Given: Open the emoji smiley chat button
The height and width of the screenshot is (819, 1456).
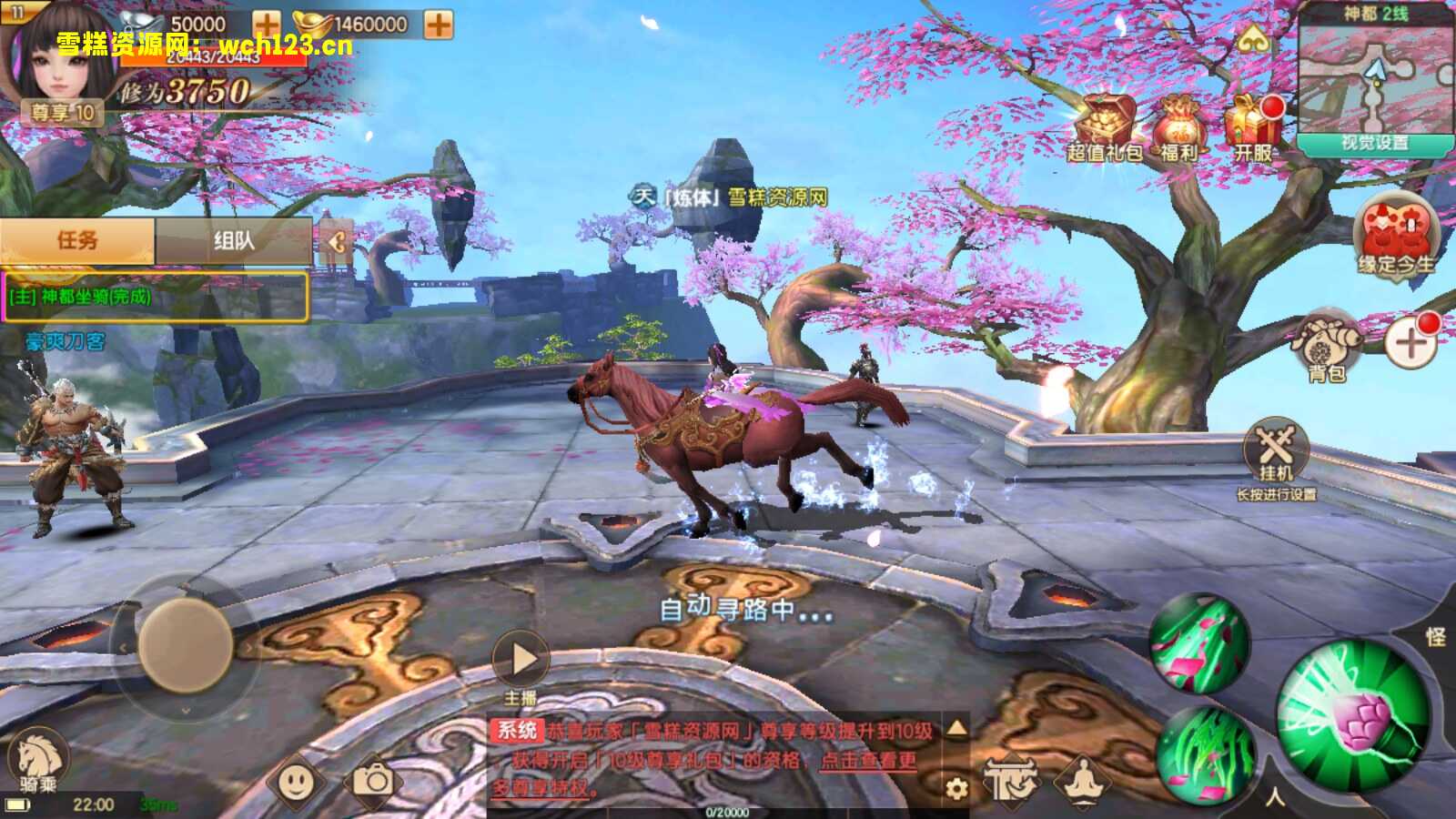Looking at the screenshot, I should (x=297, y=781).
